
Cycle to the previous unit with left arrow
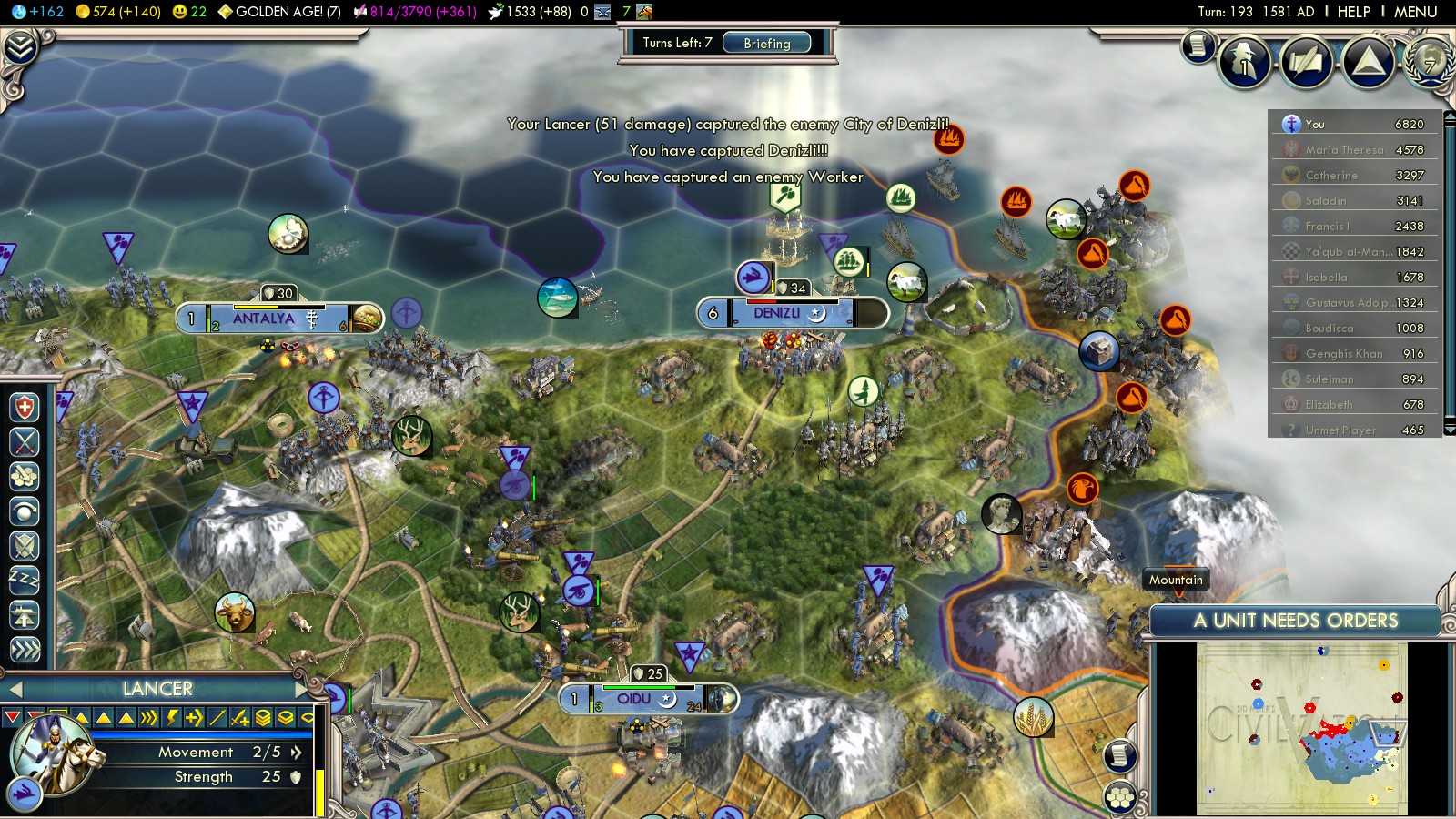tap(15, 689)
